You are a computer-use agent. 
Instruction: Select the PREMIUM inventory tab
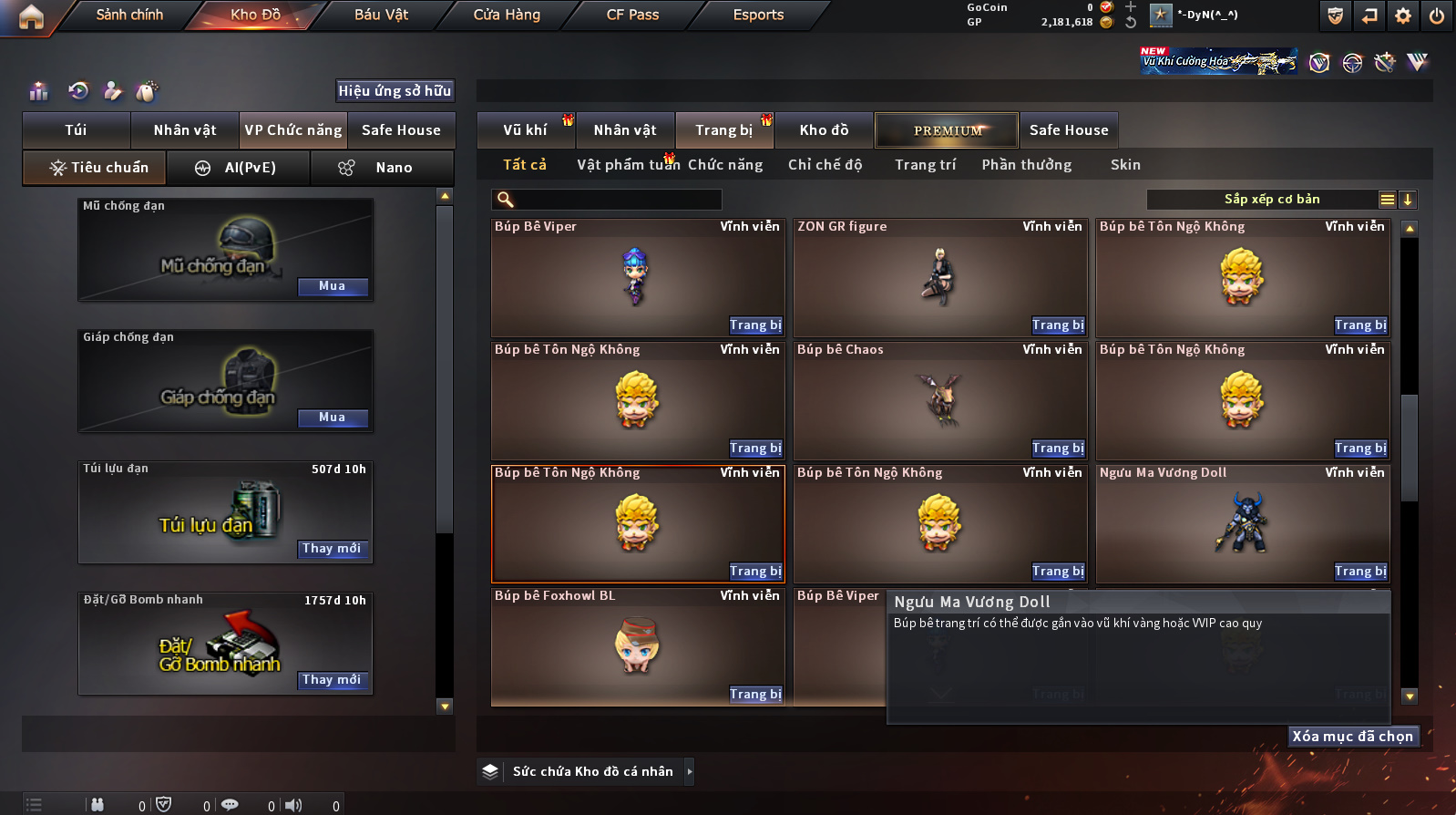(948, 130)
